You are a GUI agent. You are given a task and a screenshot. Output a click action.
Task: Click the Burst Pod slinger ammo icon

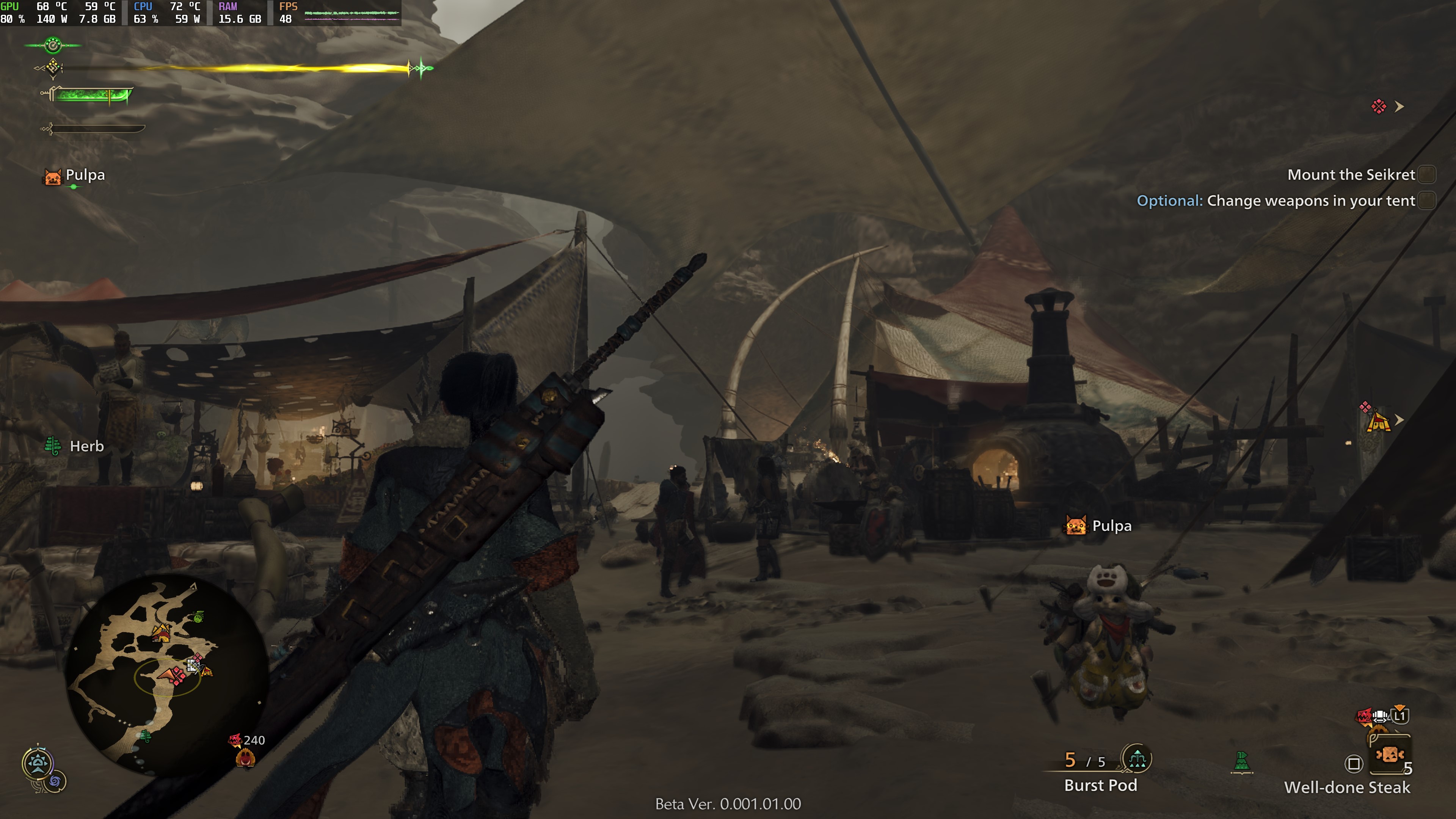point(1137,759)
